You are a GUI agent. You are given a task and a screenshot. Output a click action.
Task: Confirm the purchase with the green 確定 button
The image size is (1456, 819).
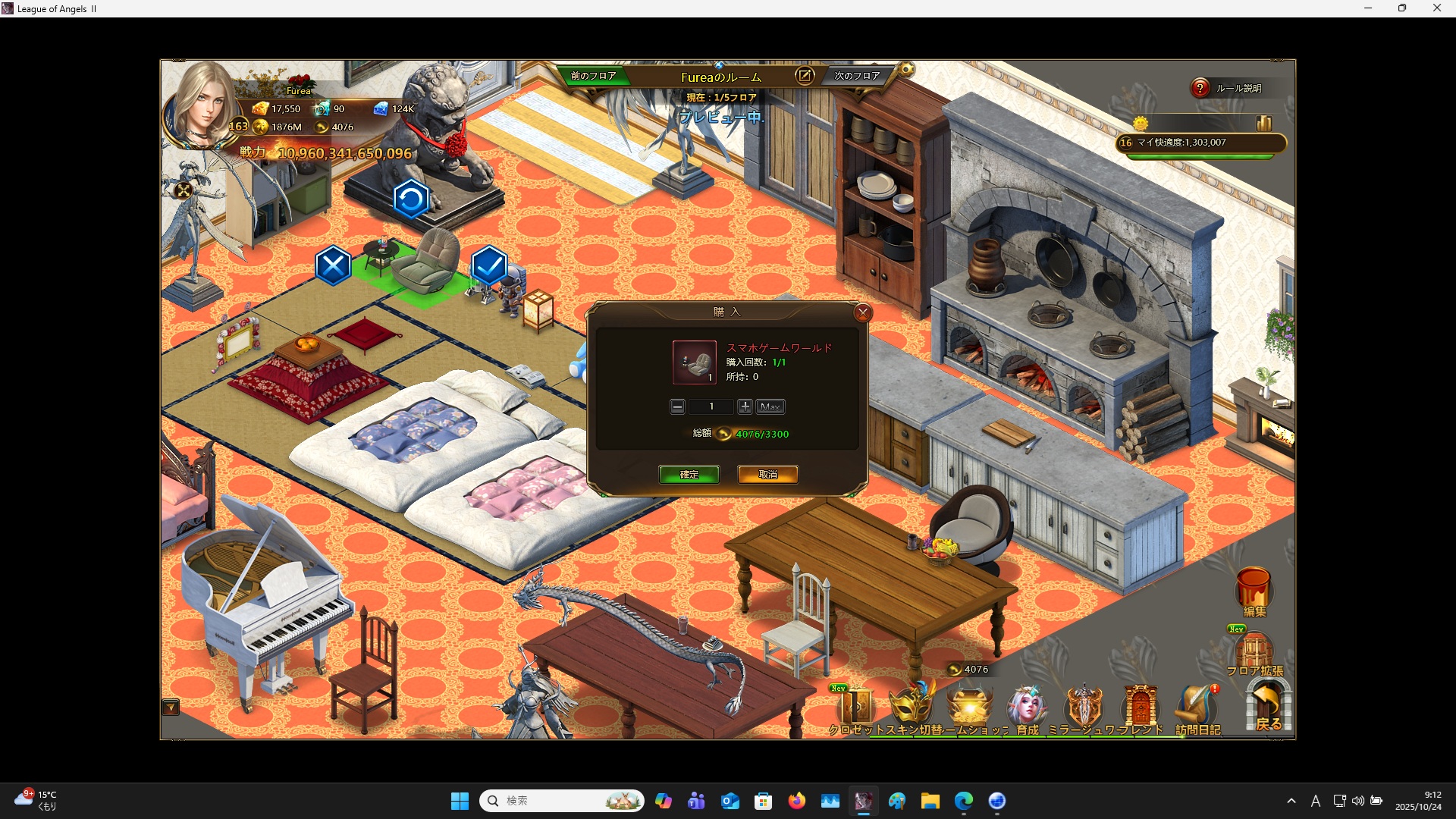pyautogui.click(x=689, y=475)
